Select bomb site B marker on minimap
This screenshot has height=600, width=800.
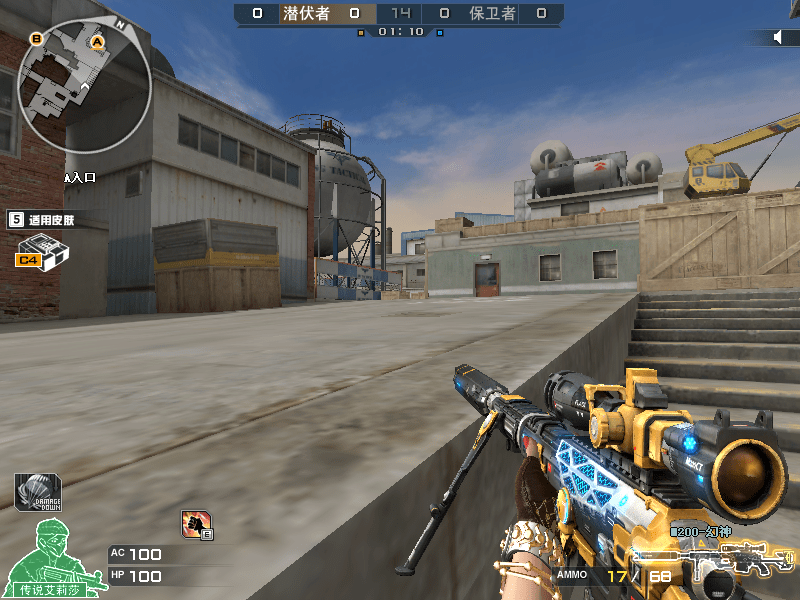pyautogui.click(x=37, y=39)
